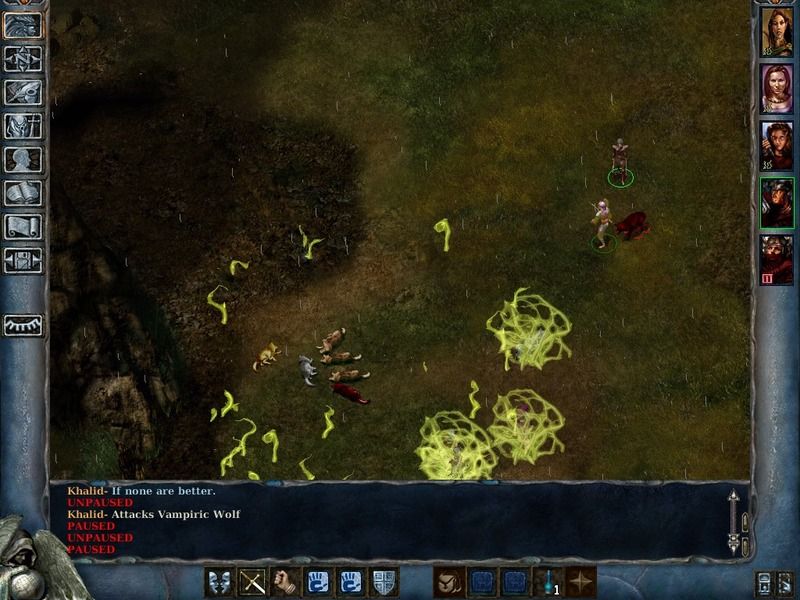Choose the hooded character portrait

click(x=776, y=146)
